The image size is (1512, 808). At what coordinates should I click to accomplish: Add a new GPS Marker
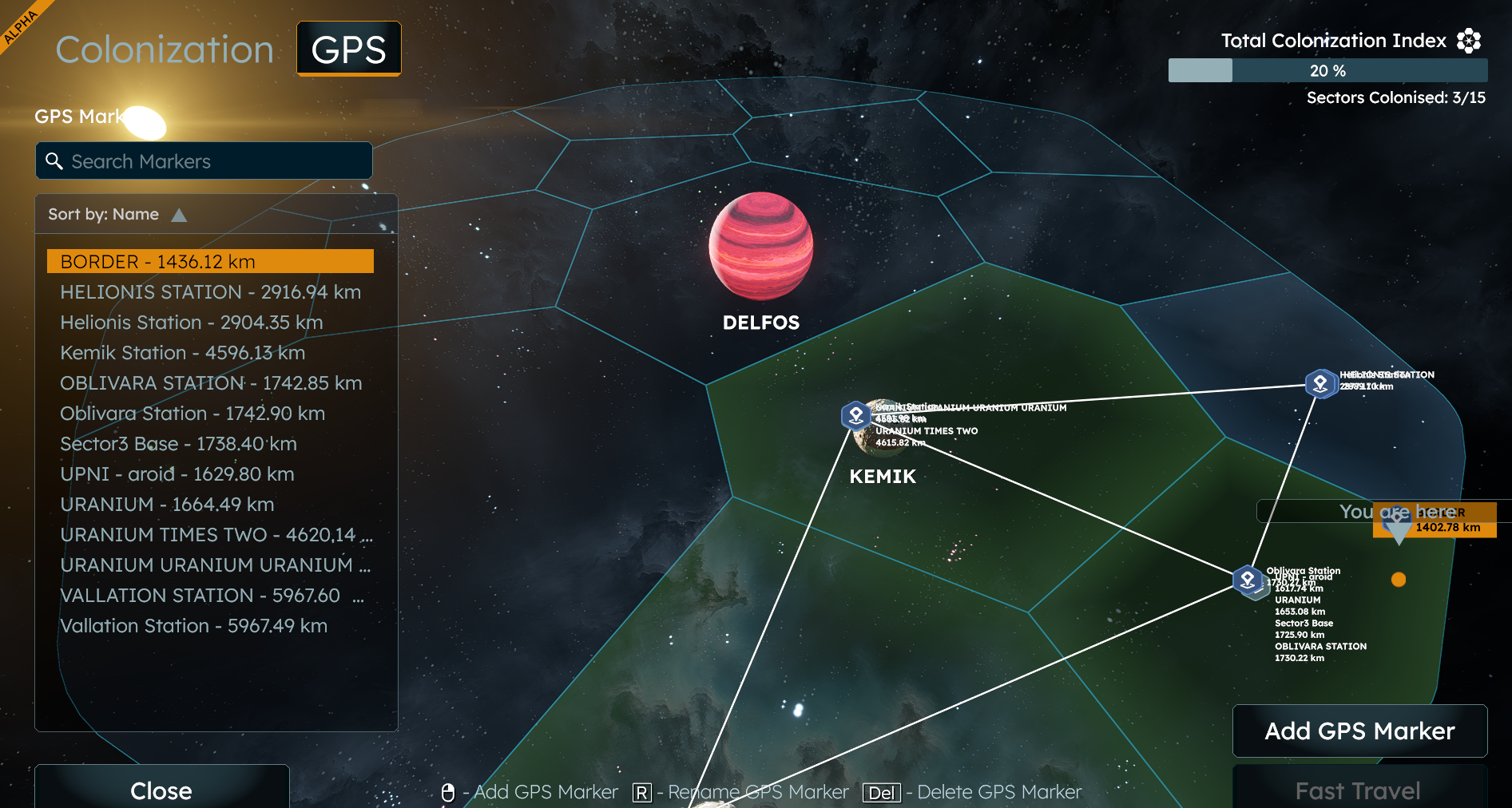[1359, 731]
